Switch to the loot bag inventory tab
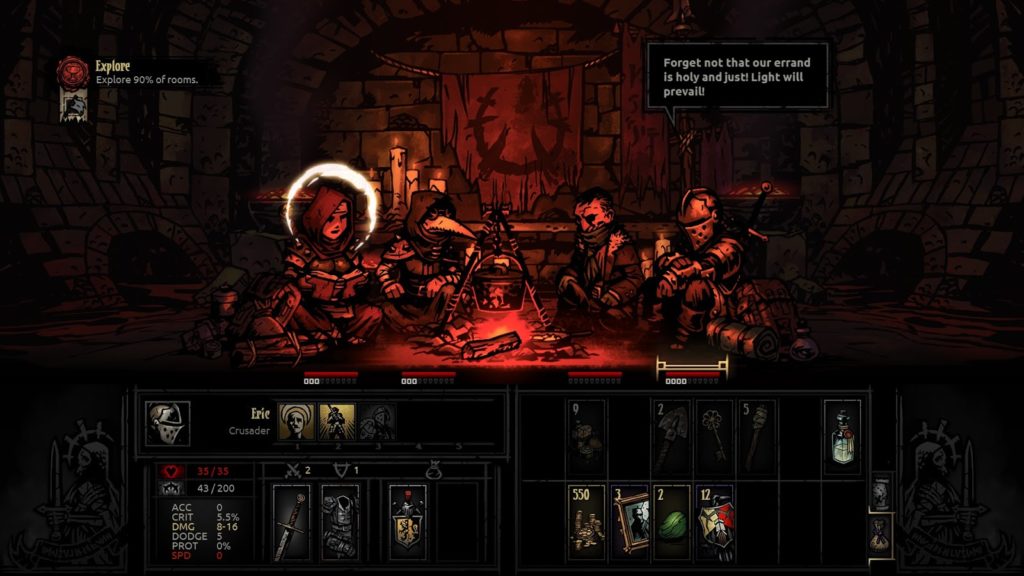Image resolution: width=1024 pixels, height=576 pixels. 881,530
